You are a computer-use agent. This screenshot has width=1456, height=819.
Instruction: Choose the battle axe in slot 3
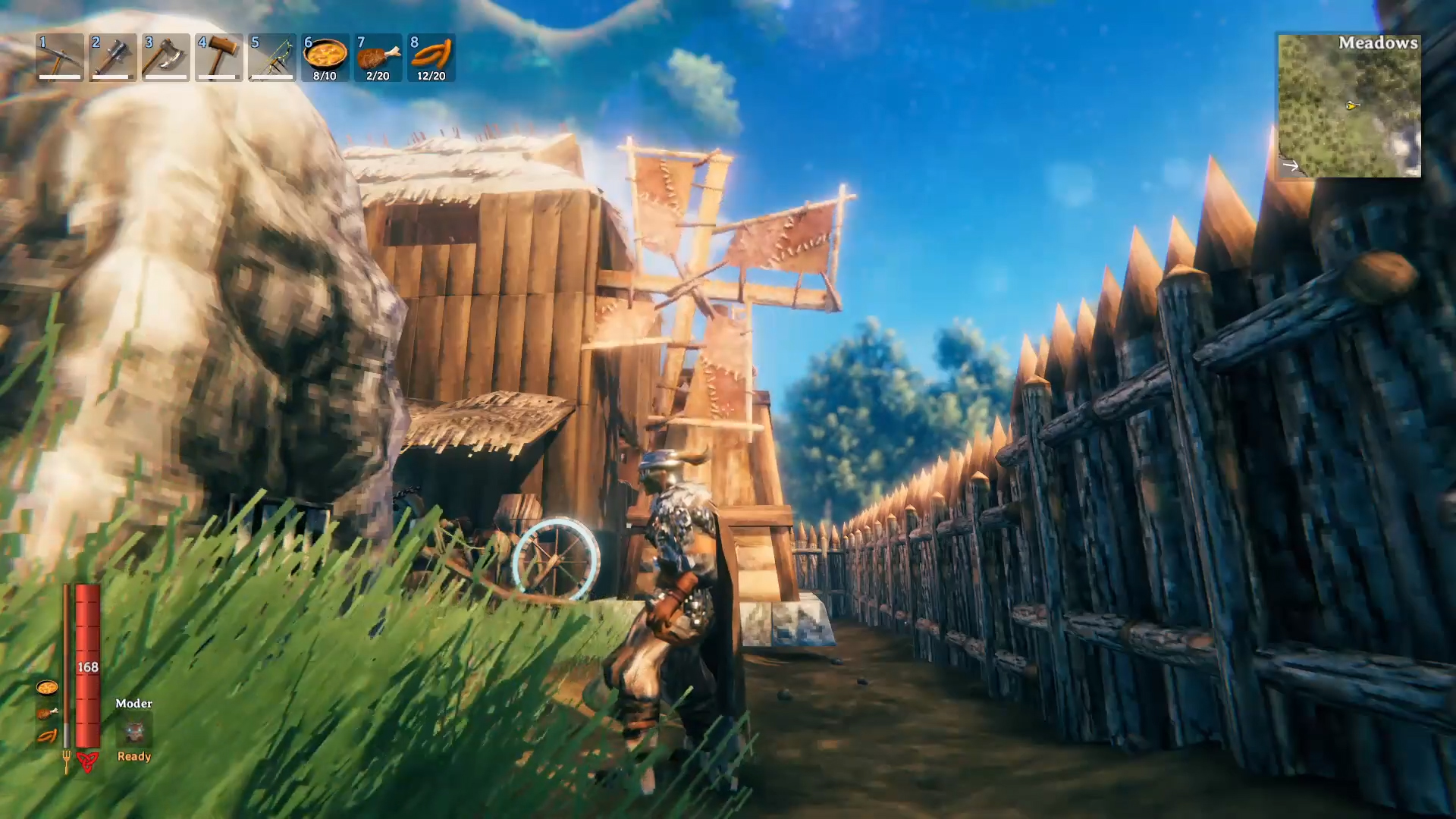tap(166, 57)
